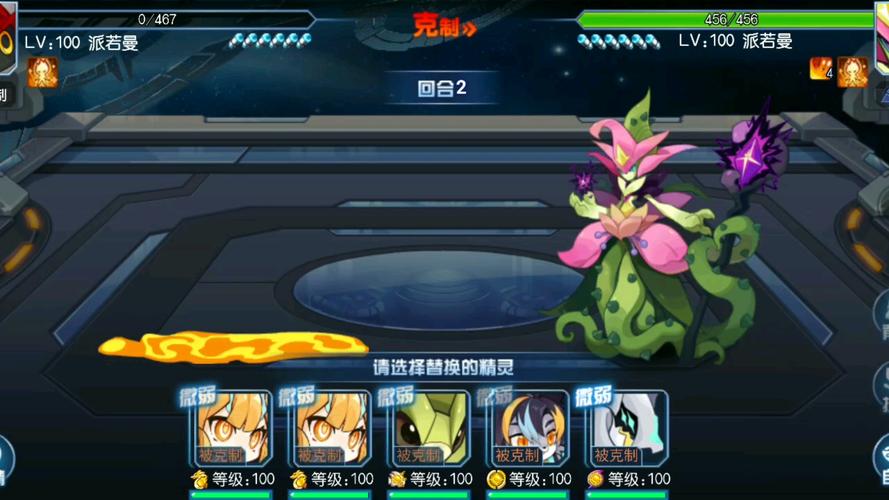Choose the dark-haired spirit with orange eyes
The height and width of the screenshot is (500, 889).
pyautogui.click(x=528, y=428)
